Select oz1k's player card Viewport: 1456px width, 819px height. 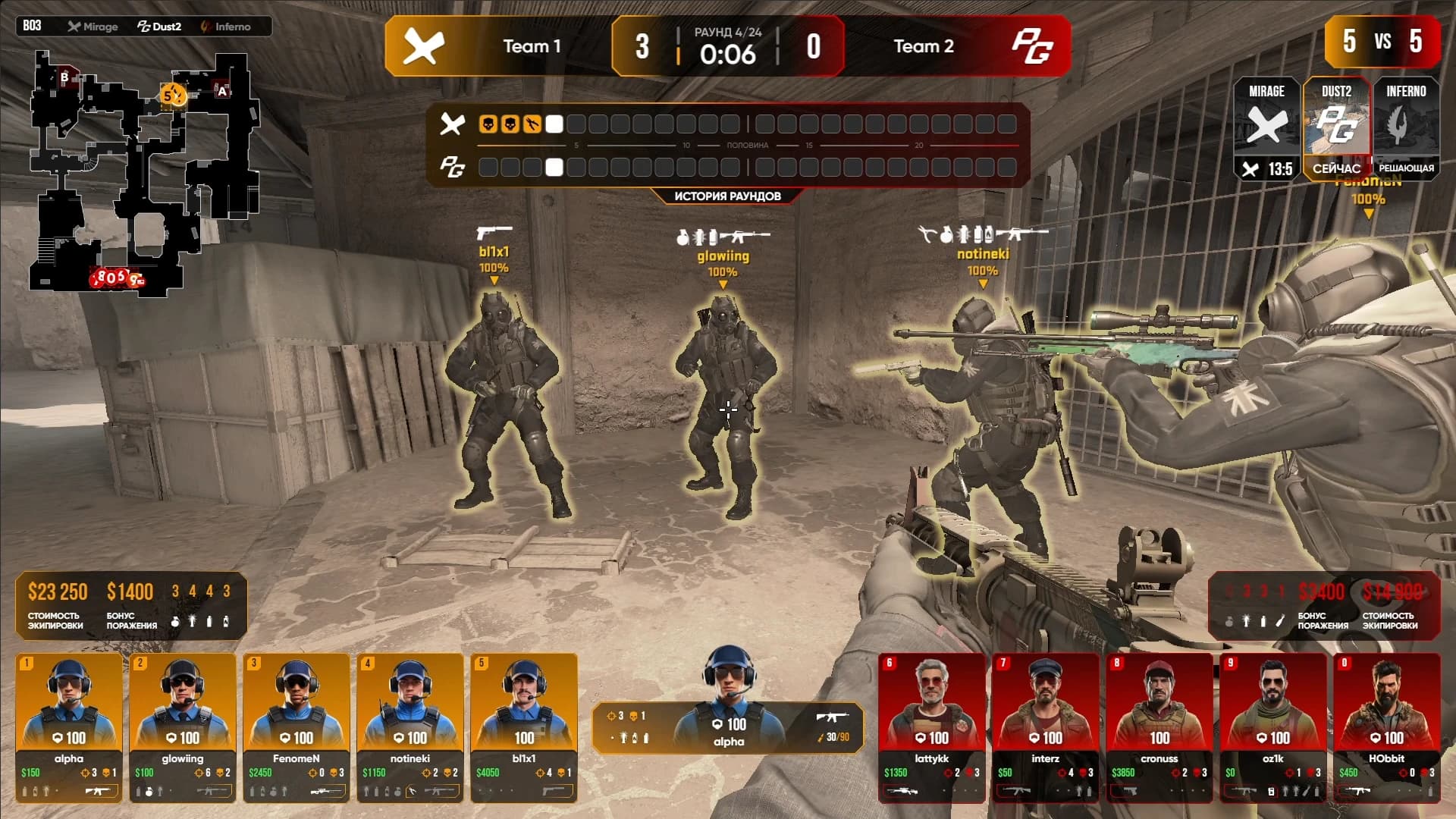pos(1273,726)
